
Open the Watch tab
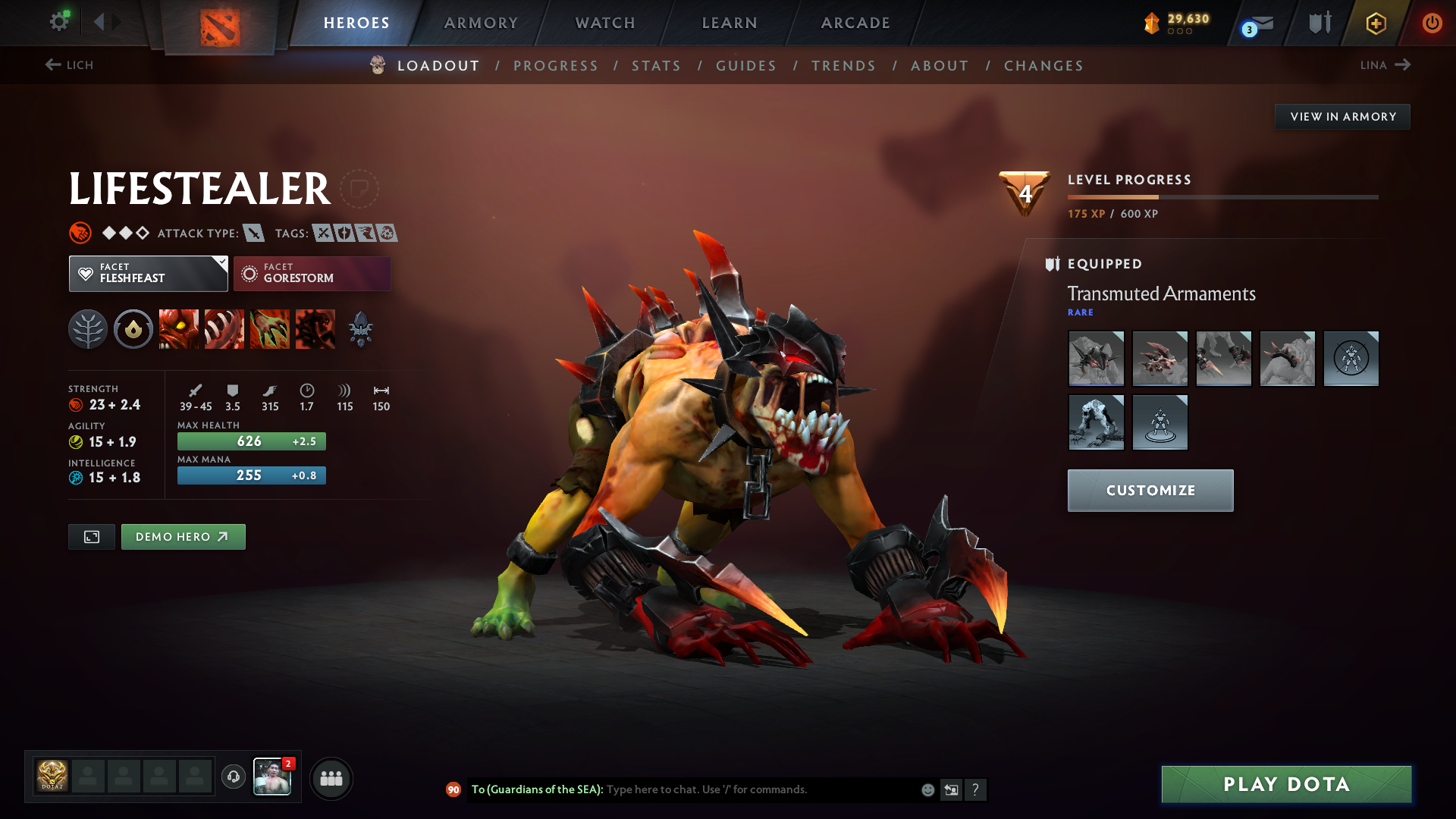[x=605, y=23]
